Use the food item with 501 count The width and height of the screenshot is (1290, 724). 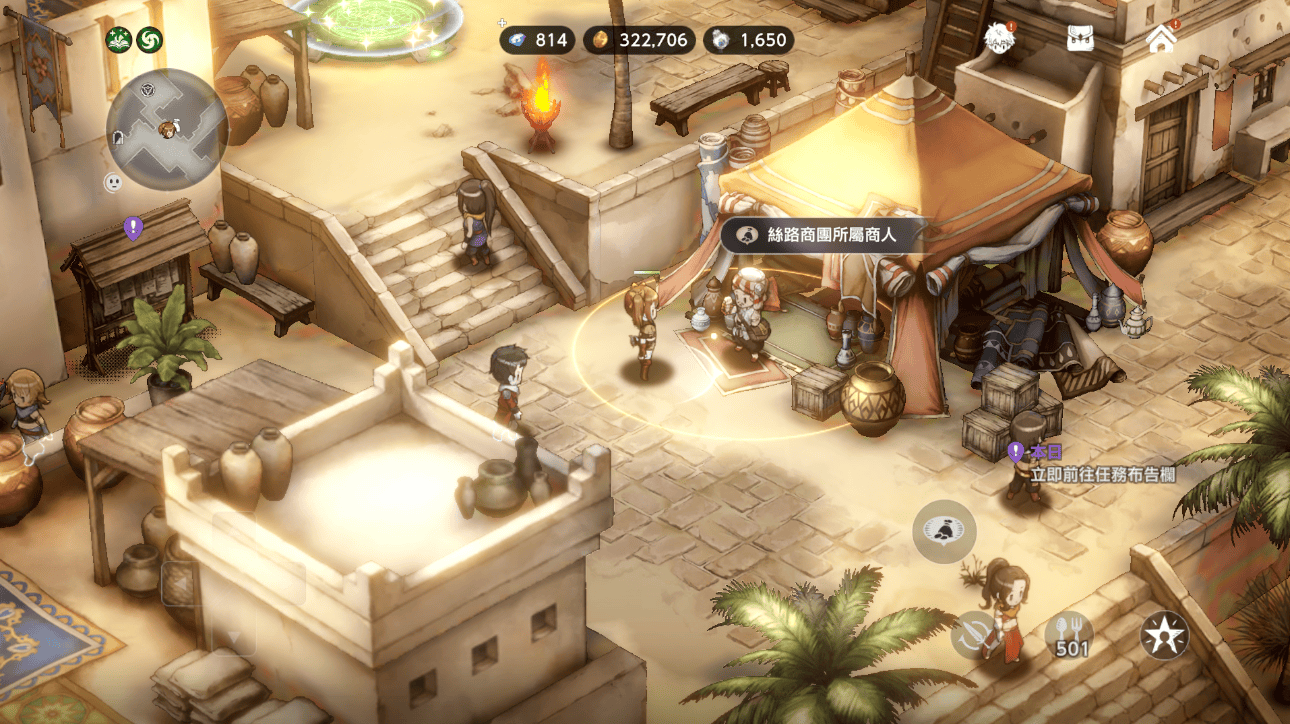coord(1070,634)
